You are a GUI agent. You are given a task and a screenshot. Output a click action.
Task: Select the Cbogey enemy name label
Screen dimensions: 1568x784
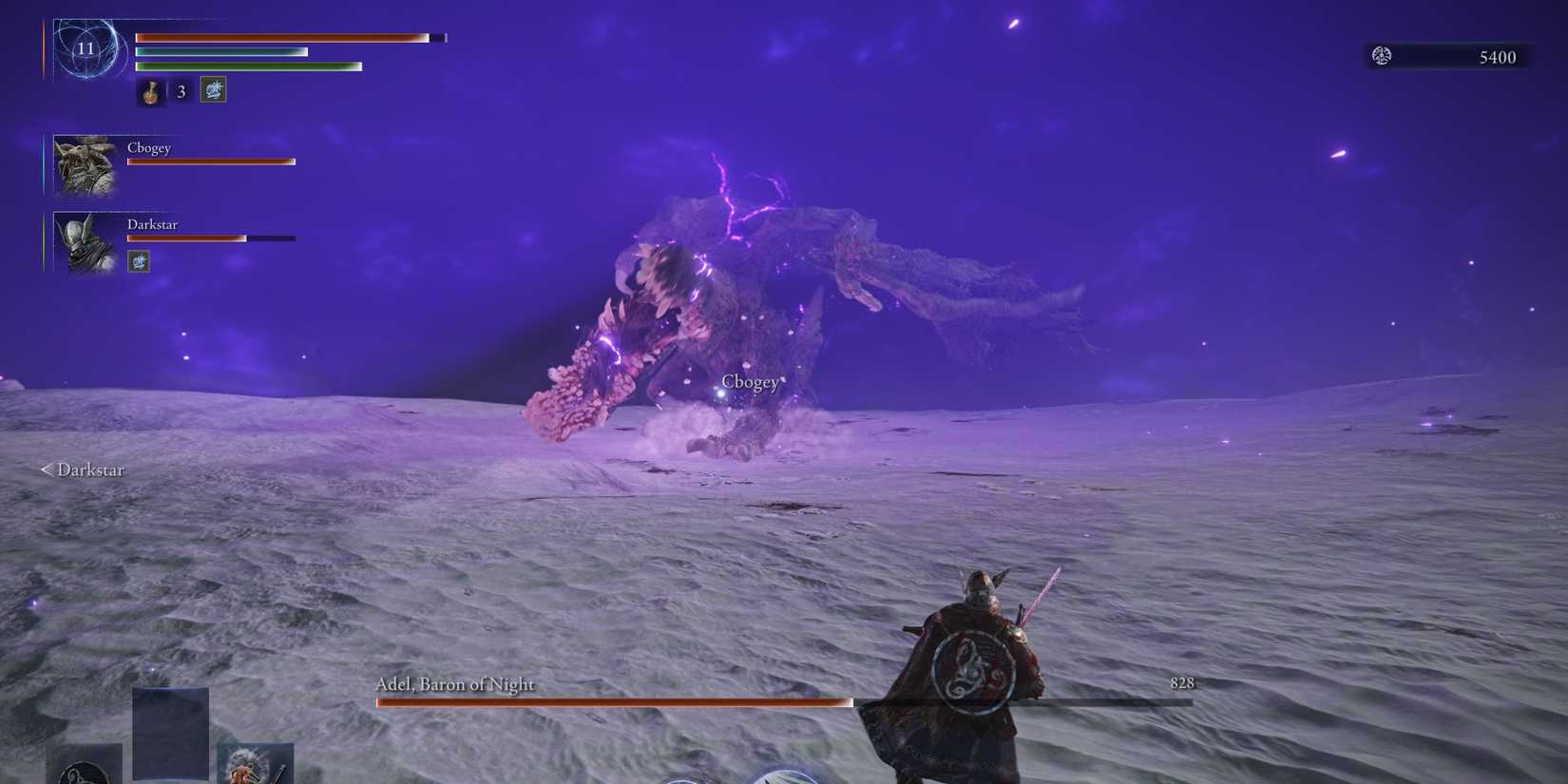[x=751, y=381]
